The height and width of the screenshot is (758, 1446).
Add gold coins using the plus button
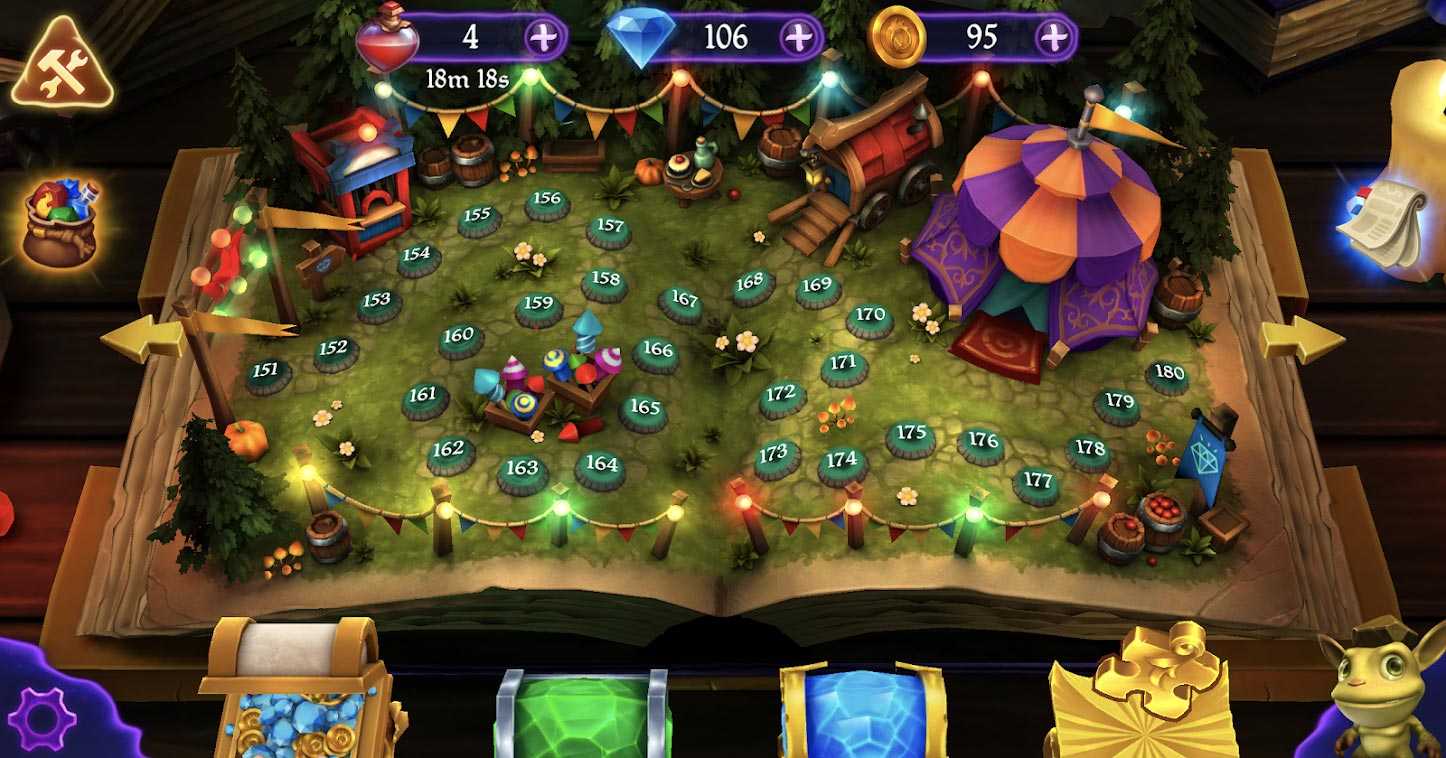[x=1052, y=37]
